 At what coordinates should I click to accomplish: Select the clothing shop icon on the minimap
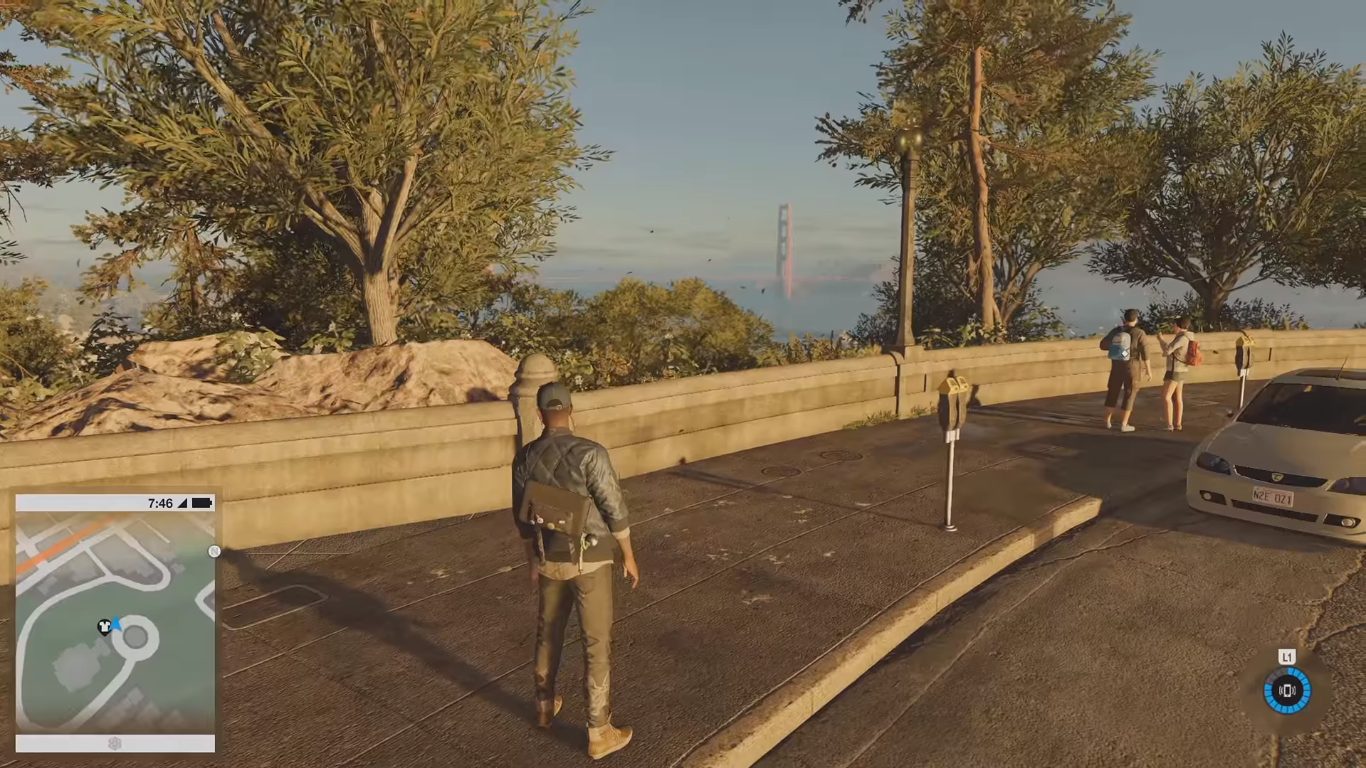pos(103,625)
